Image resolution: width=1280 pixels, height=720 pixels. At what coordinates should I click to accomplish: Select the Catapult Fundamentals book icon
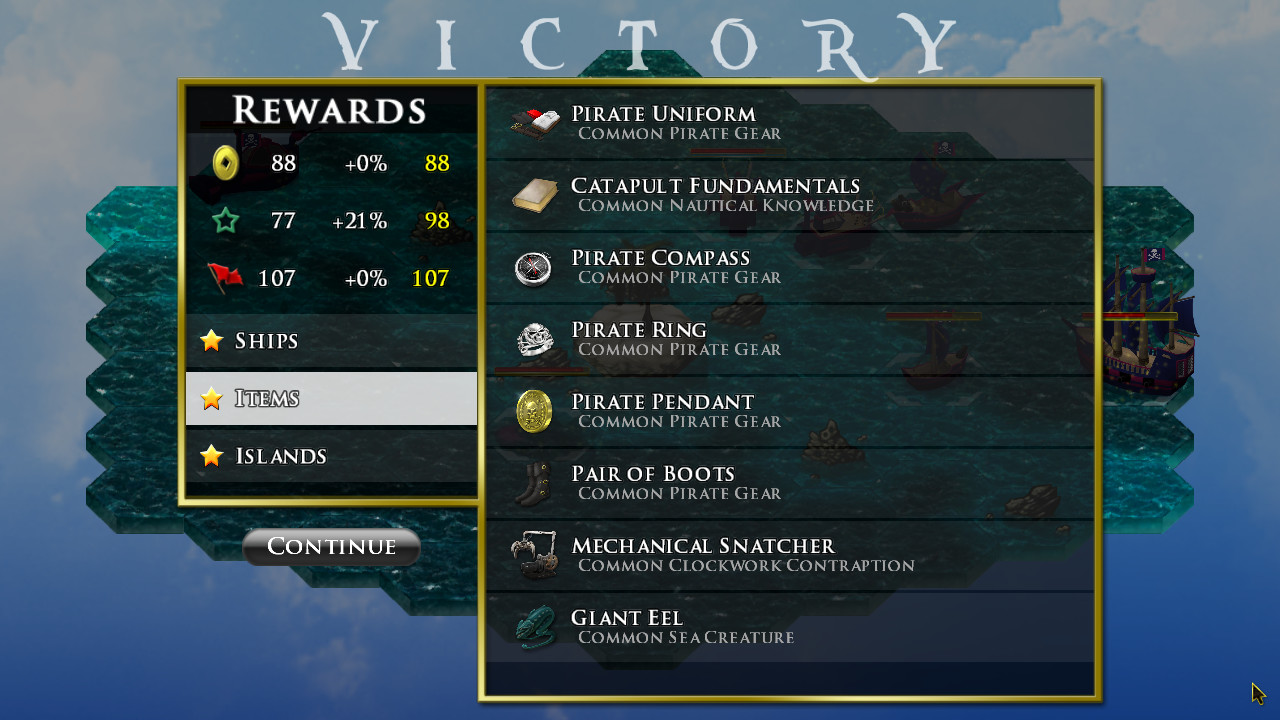[x=534, y=193]
